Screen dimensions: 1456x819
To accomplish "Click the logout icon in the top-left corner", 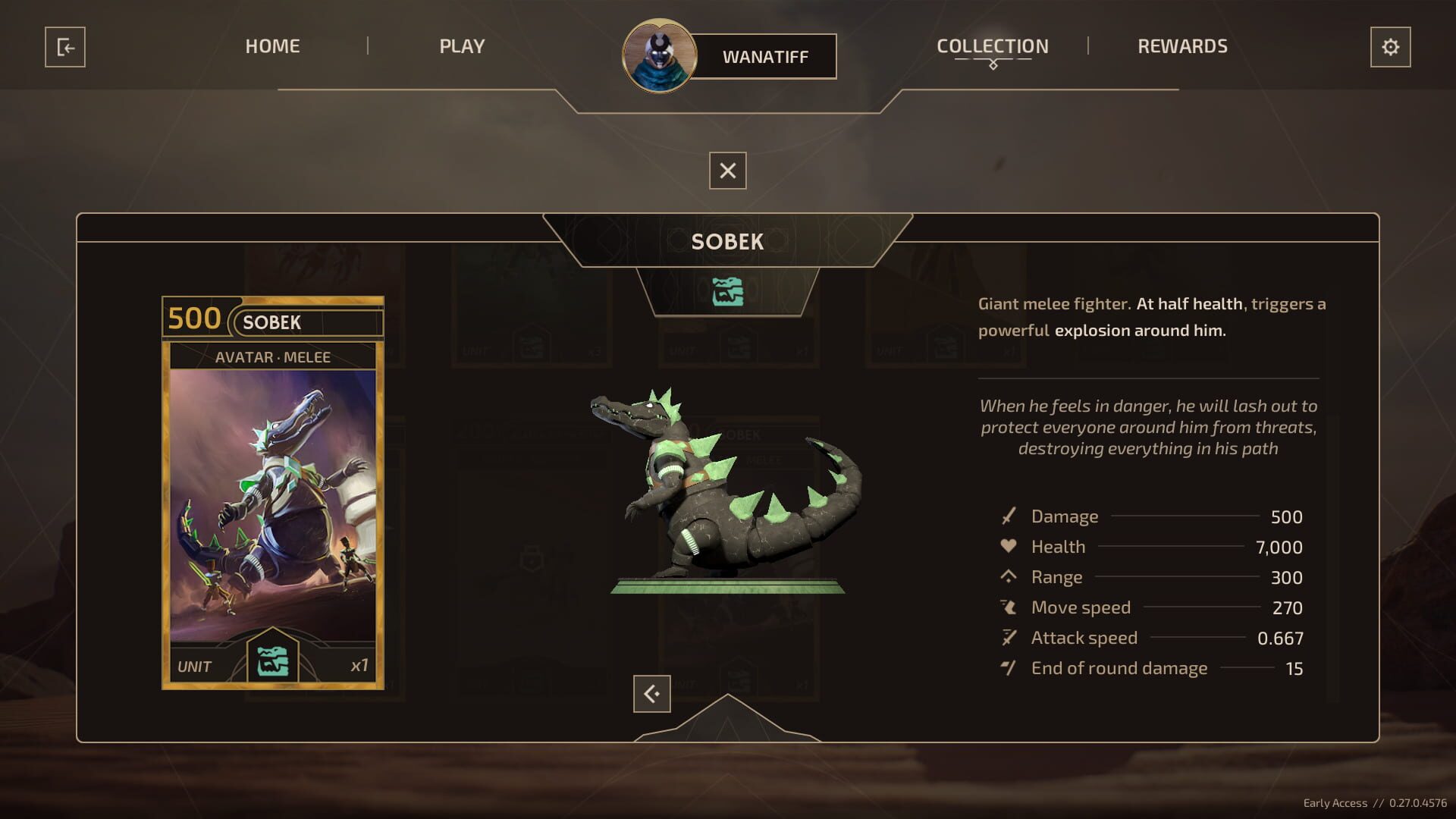I will tap(65, 48).
